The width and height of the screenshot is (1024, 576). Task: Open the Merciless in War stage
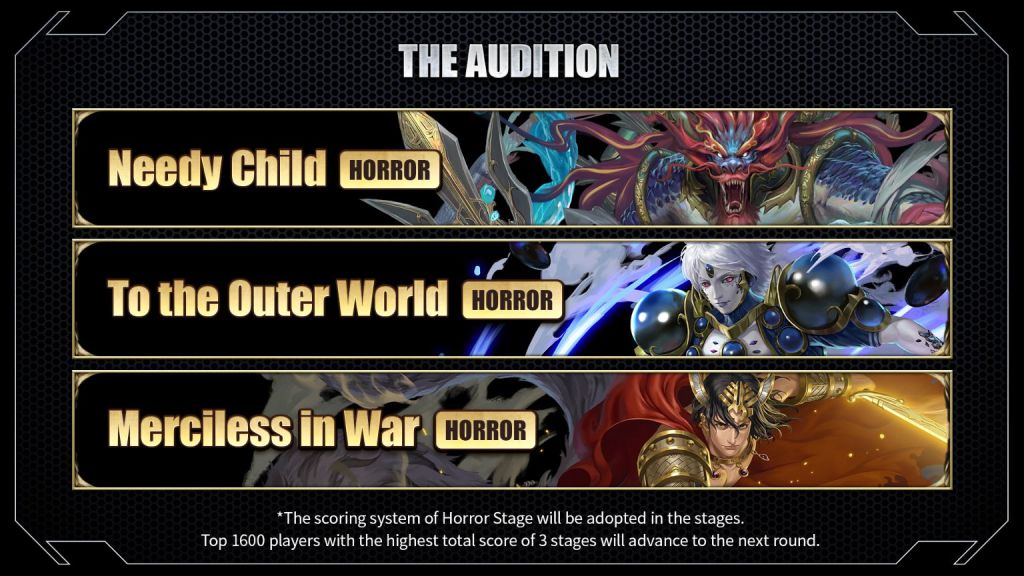[511, 429]
